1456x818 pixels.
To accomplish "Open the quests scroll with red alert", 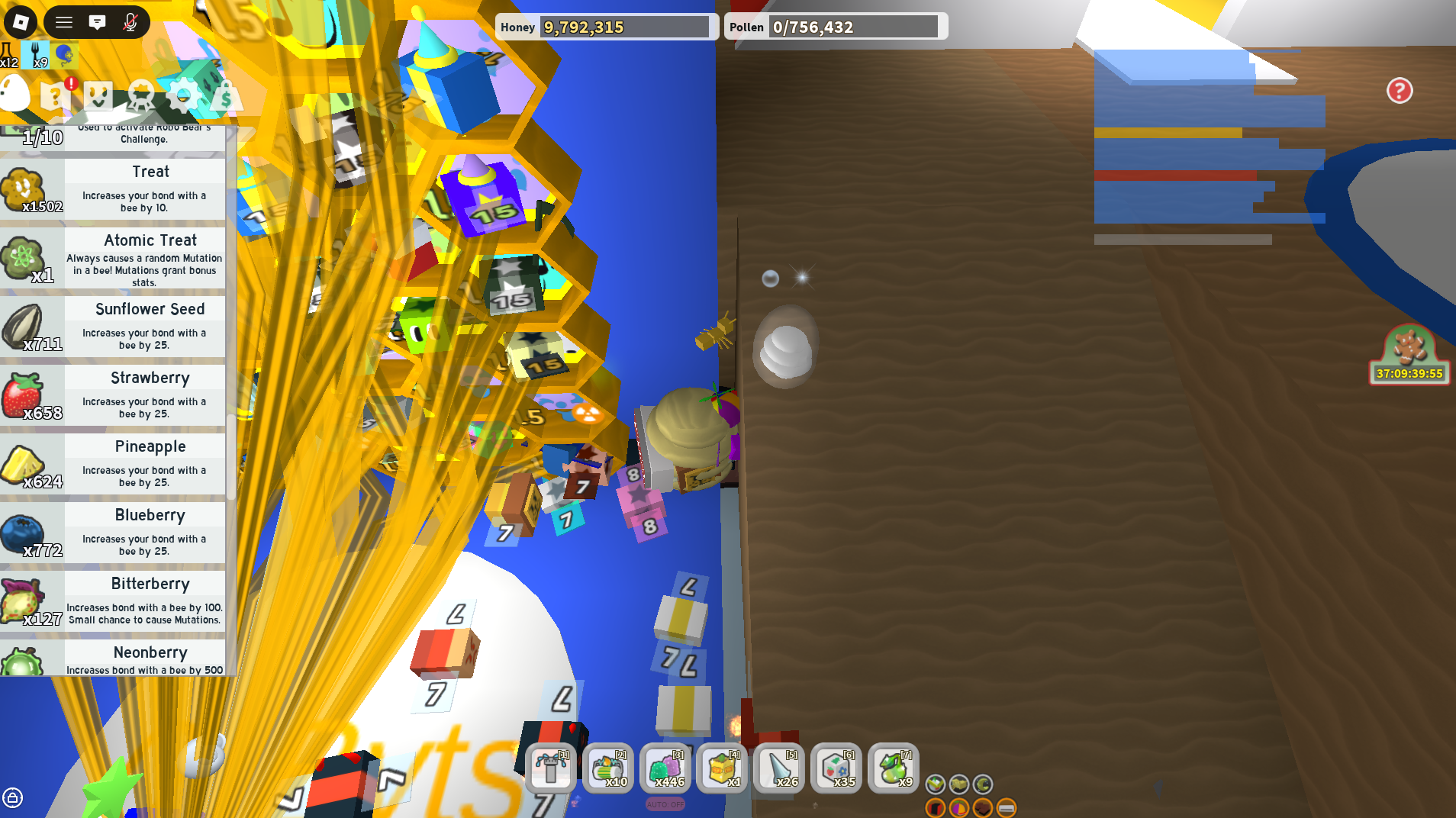I will (53, 95).
